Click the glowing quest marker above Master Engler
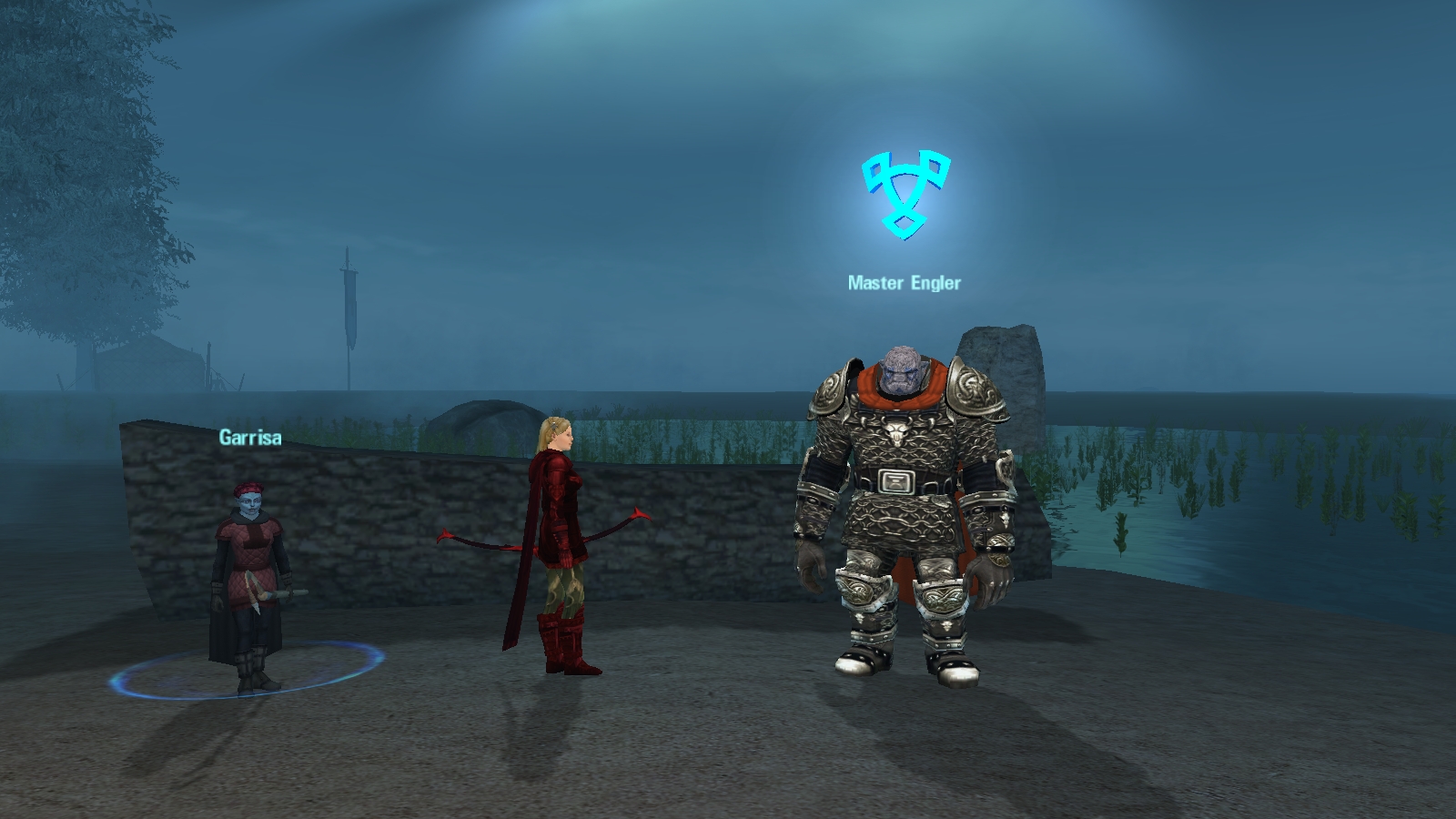 click(905, 195)
